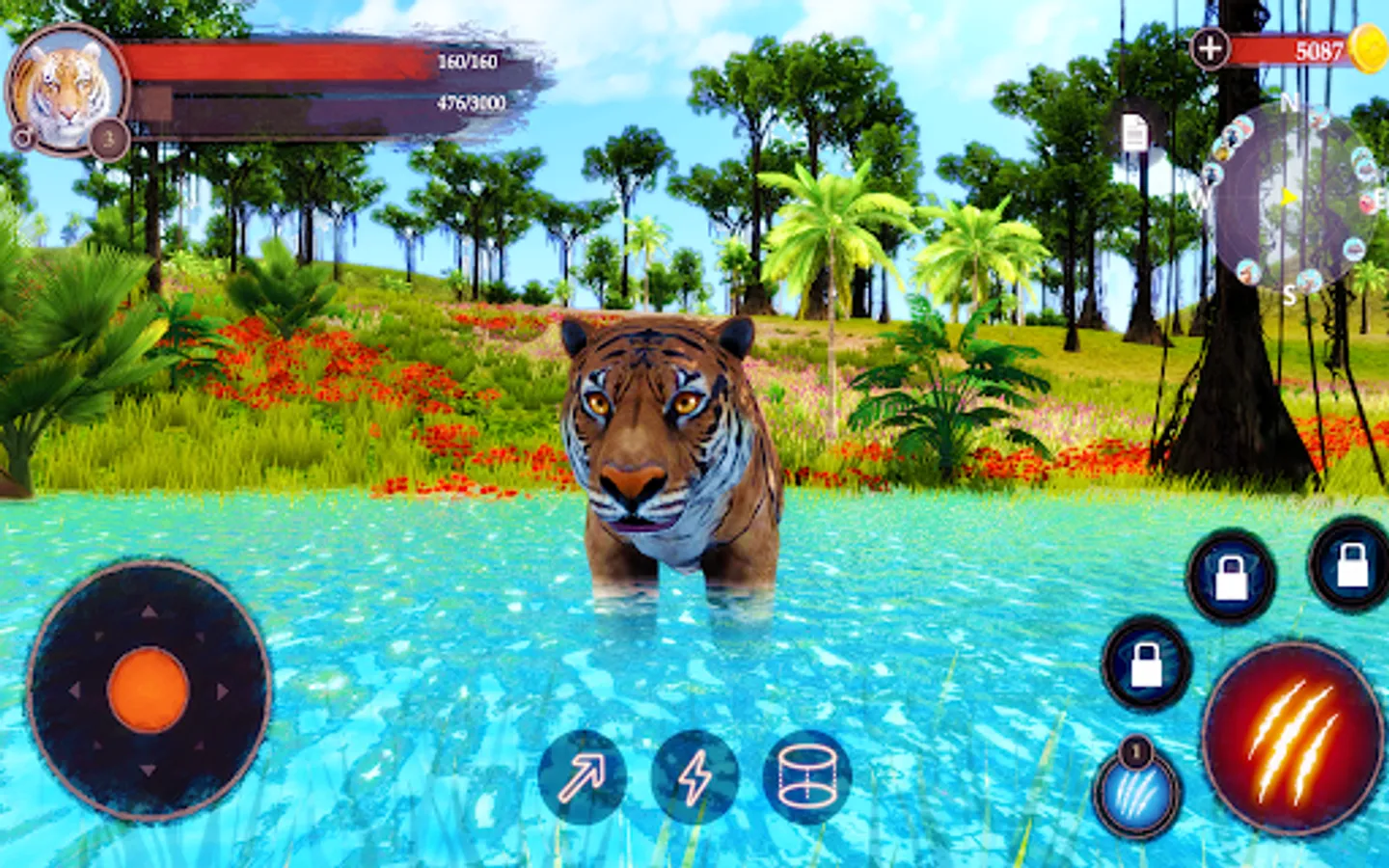Attack with the red claw slash button
This screenshot has width=1389, height=868.
(1293, 738)
